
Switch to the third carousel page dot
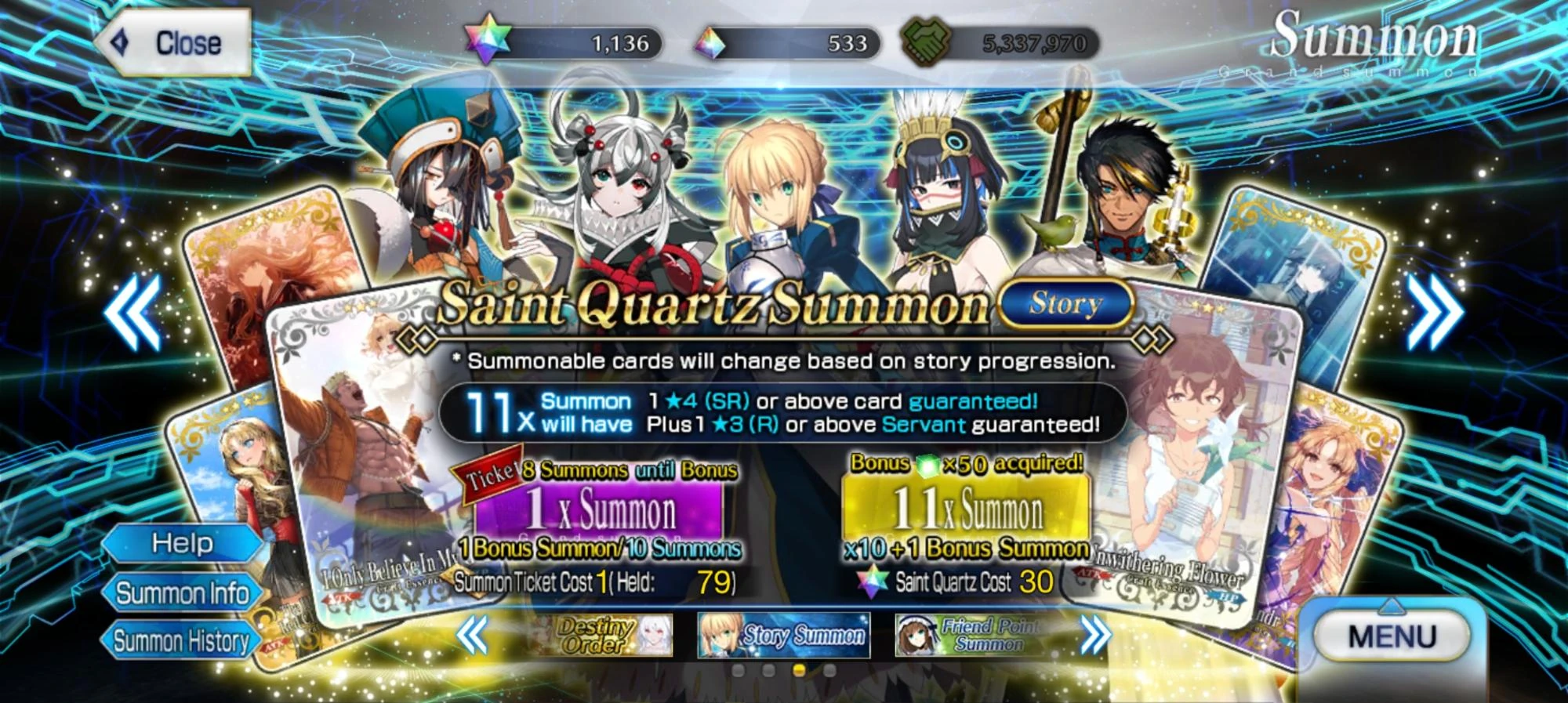click(798, 670)
